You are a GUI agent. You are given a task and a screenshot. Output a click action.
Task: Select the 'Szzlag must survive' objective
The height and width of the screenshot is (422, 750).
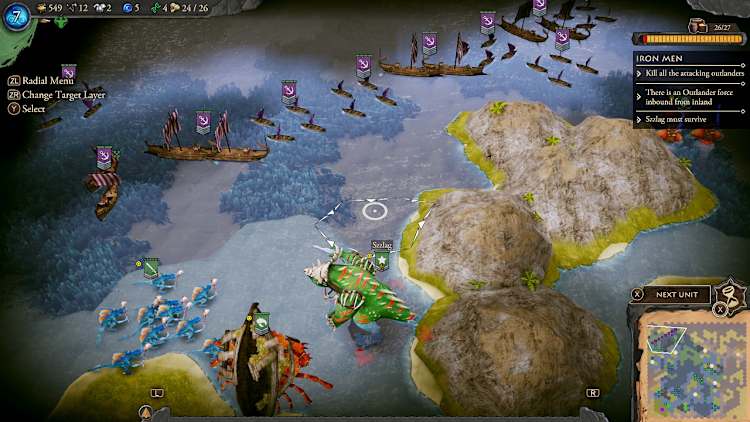[x=678, y=119]
